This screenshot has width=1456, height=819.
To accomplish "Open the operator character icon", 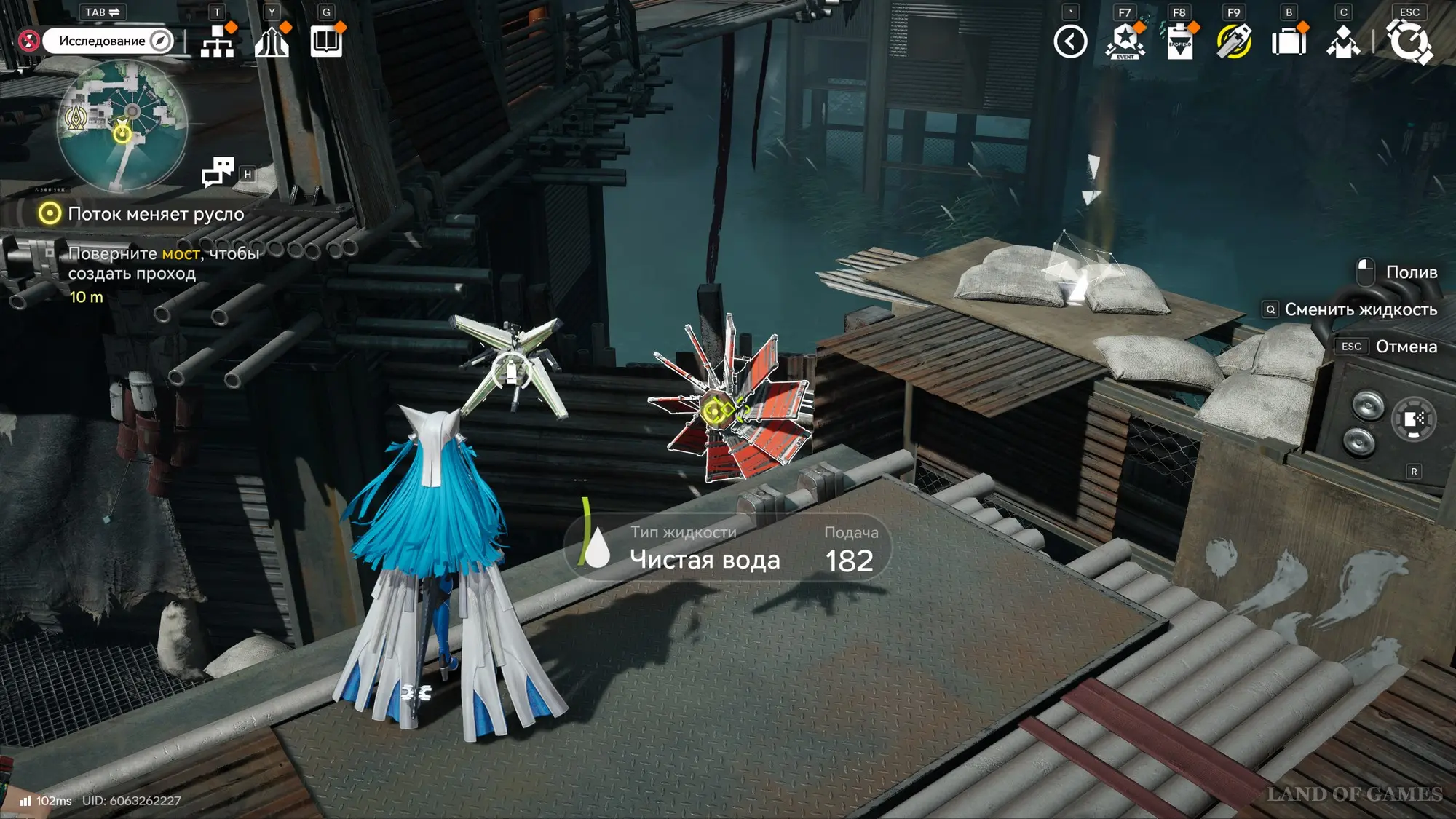I will click(x=1343, y=41).
